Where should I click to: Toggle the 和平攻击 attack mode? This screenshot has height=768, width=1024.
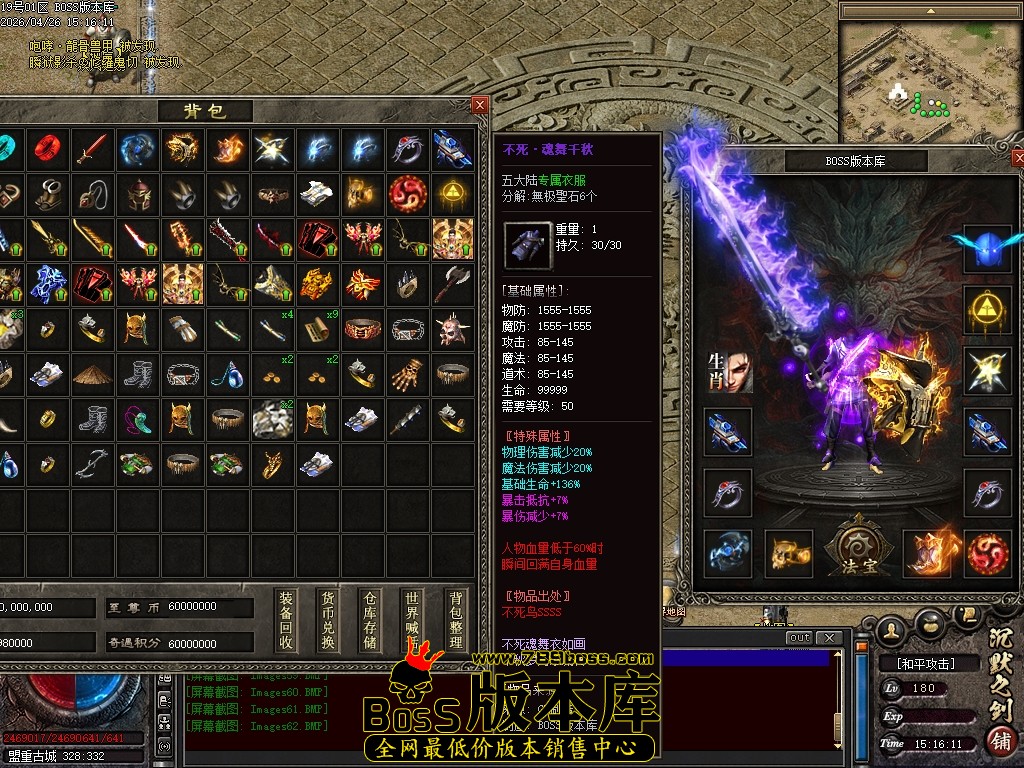(x=917, y=663)
